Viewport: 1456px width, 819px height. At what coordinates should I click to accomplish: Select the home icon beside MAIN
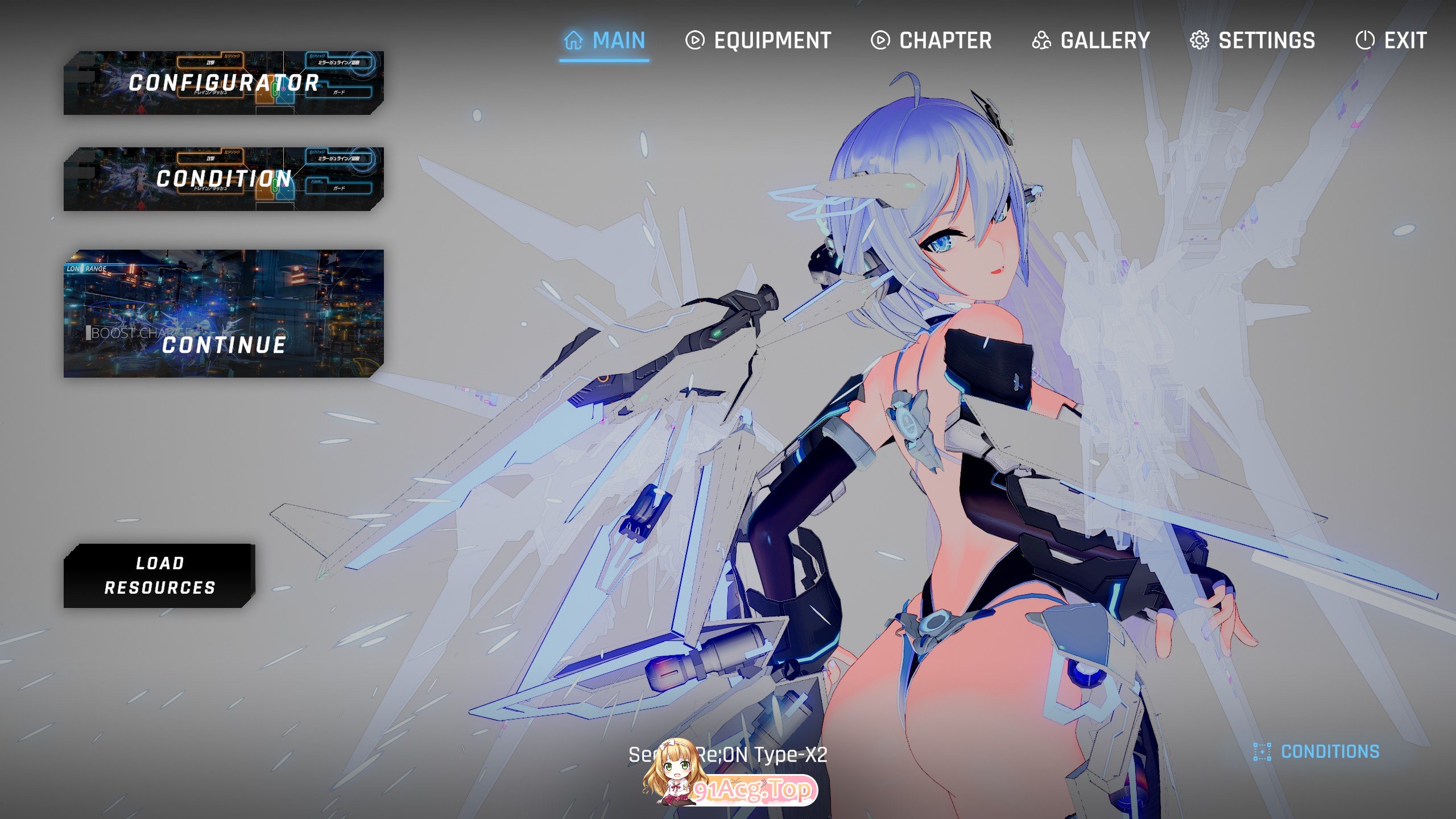[573, 40]
